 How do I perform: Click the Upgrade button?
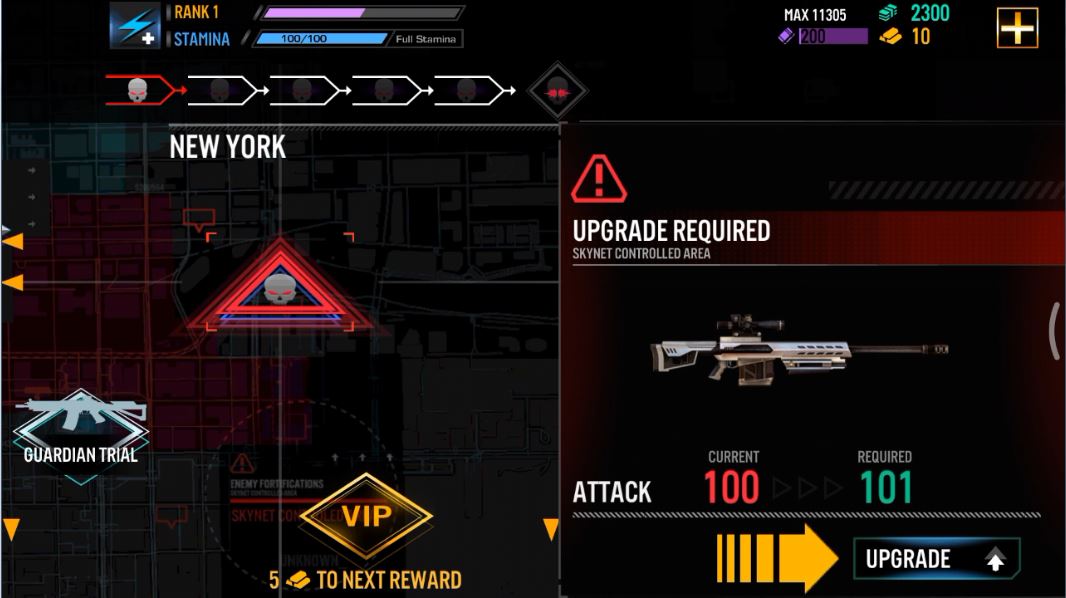pos(936,559)
